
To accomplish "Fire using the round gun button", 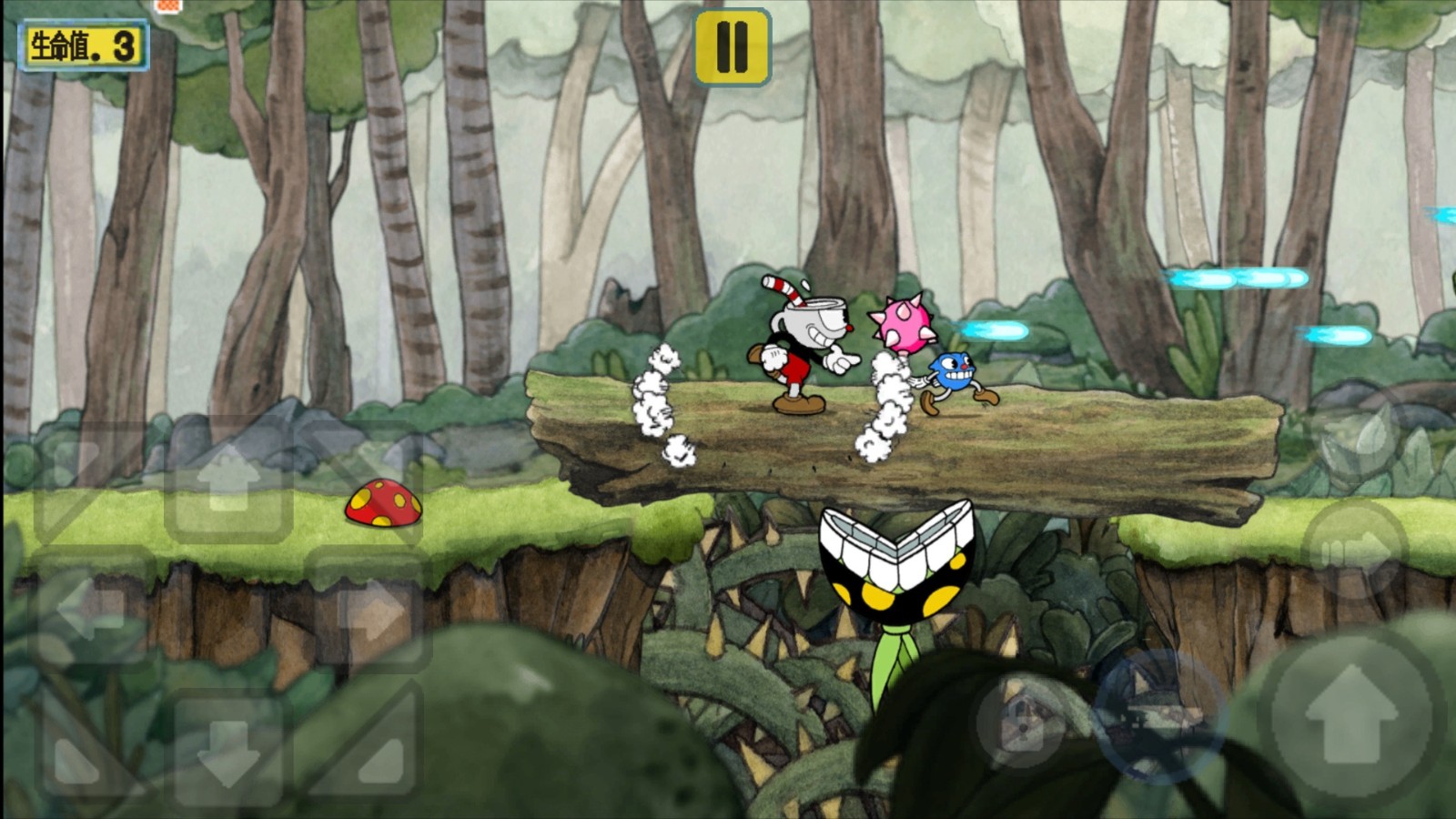I will point(1158,715).
